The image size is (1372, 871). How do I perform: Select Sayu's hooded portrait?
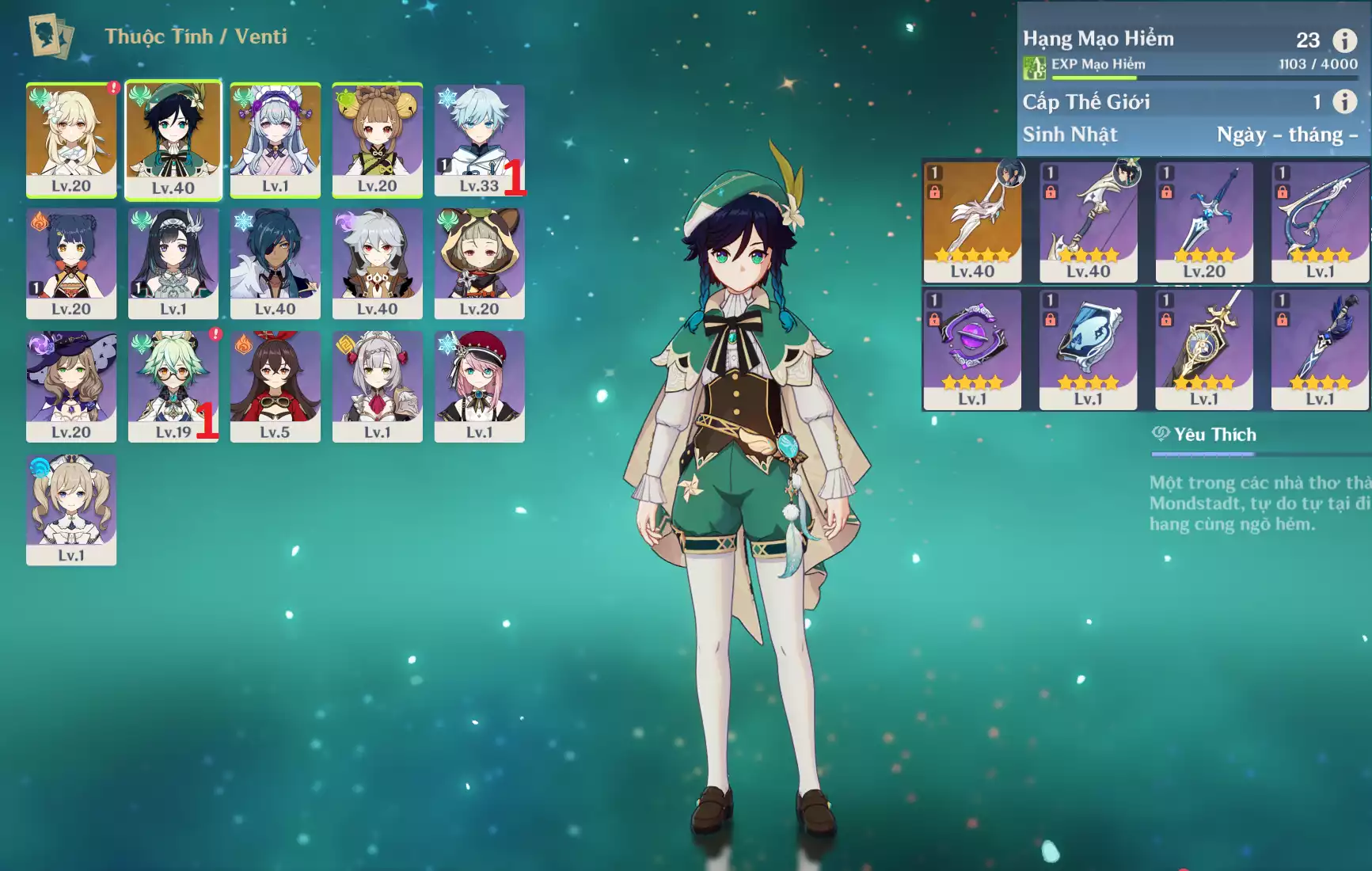(479, 264)
